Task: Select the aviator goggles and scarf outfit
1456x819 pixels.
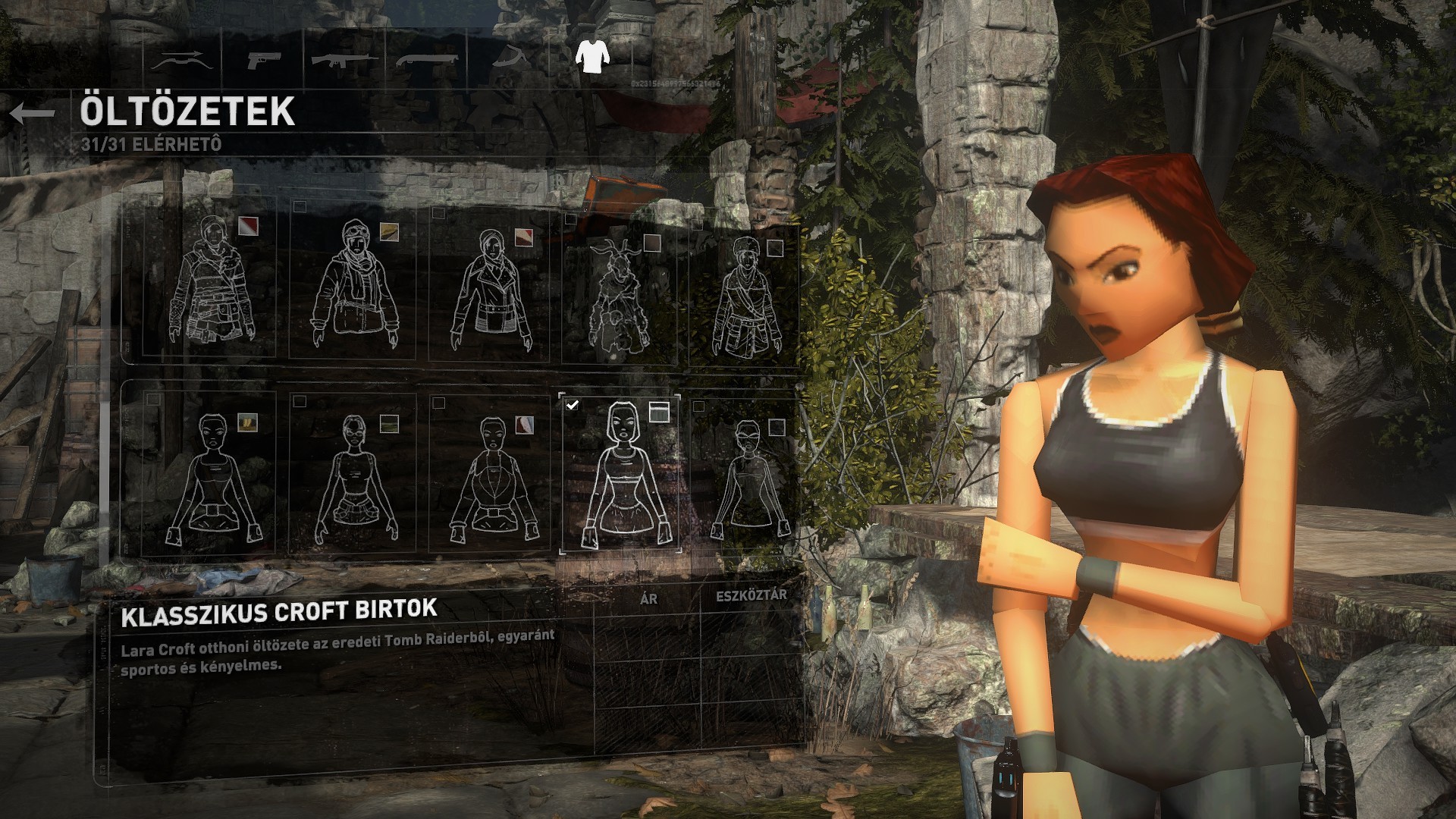Action: pos(352,284)
